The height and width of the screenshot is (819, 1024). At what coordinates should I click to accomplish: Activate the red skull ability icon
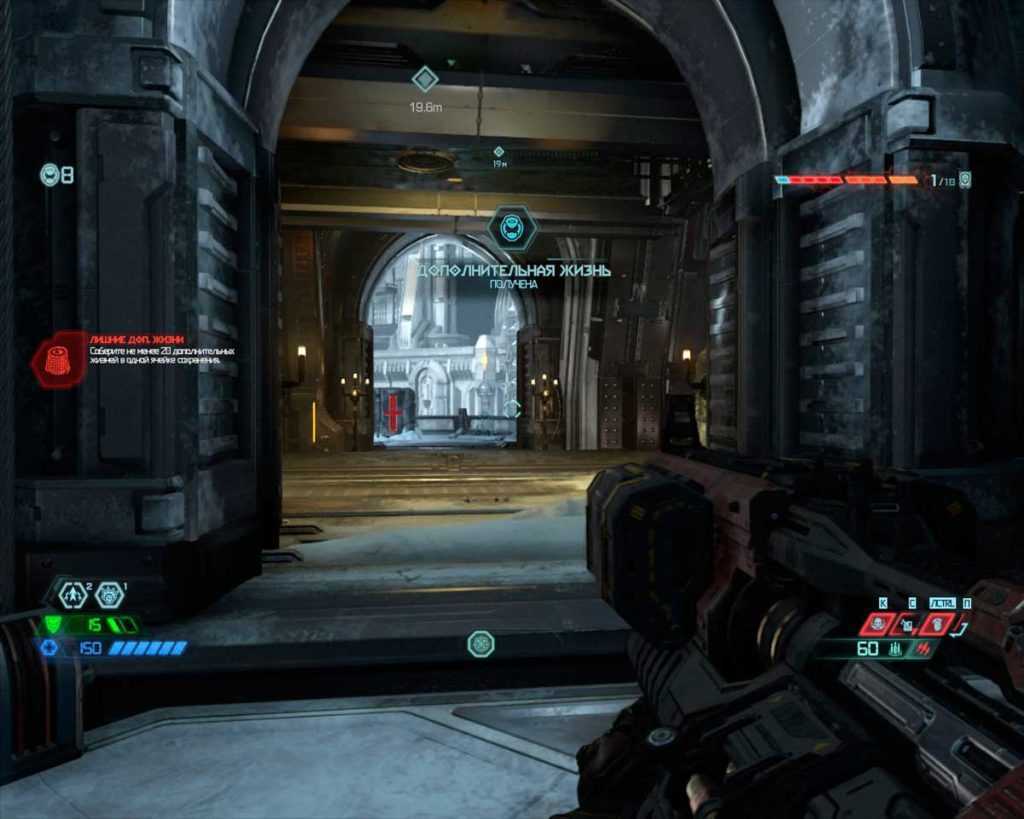coord(877,624)
